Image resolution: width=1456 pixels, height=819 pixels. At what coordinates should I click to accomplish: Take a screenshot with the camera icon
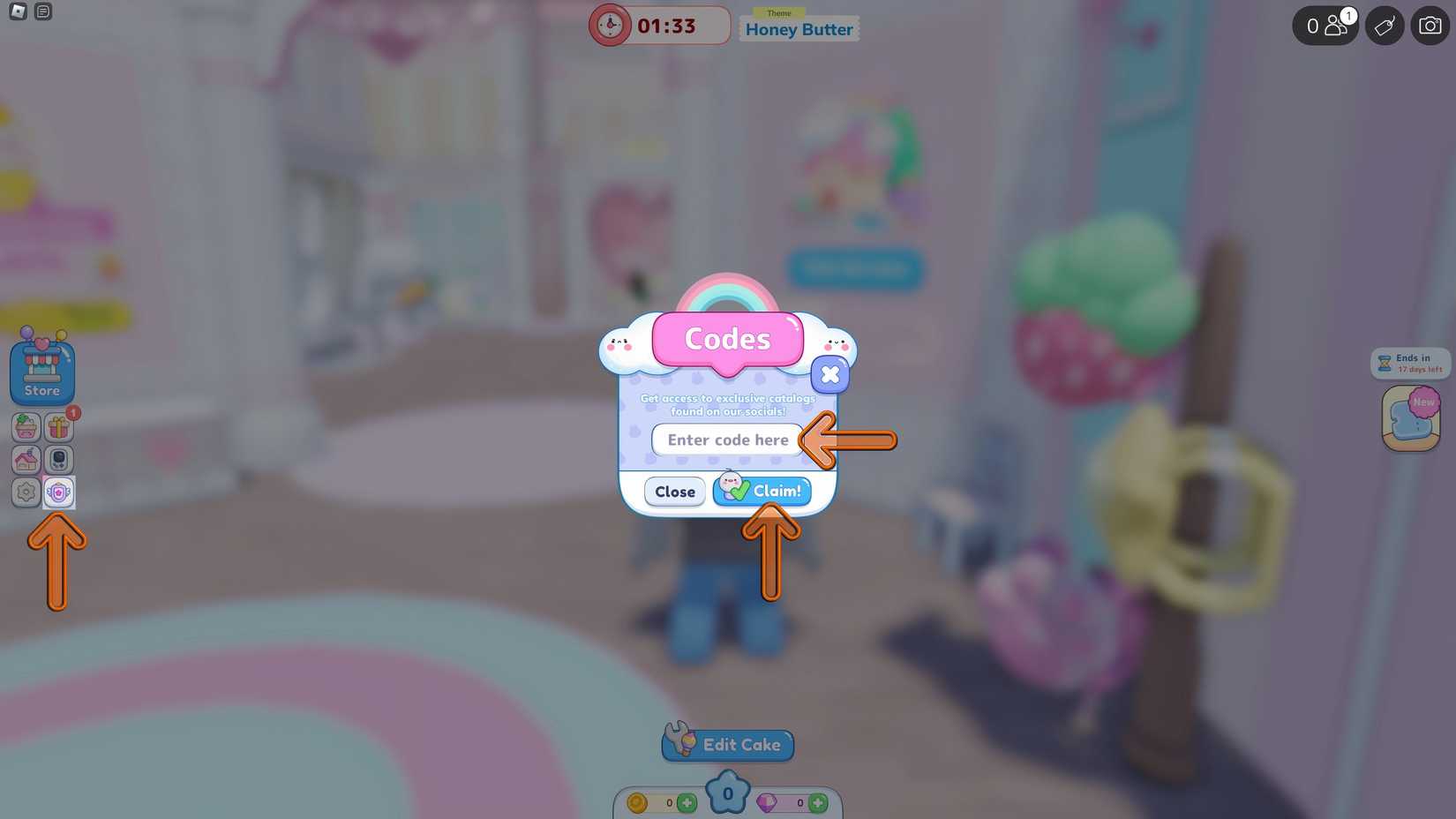coord(1430,26)
